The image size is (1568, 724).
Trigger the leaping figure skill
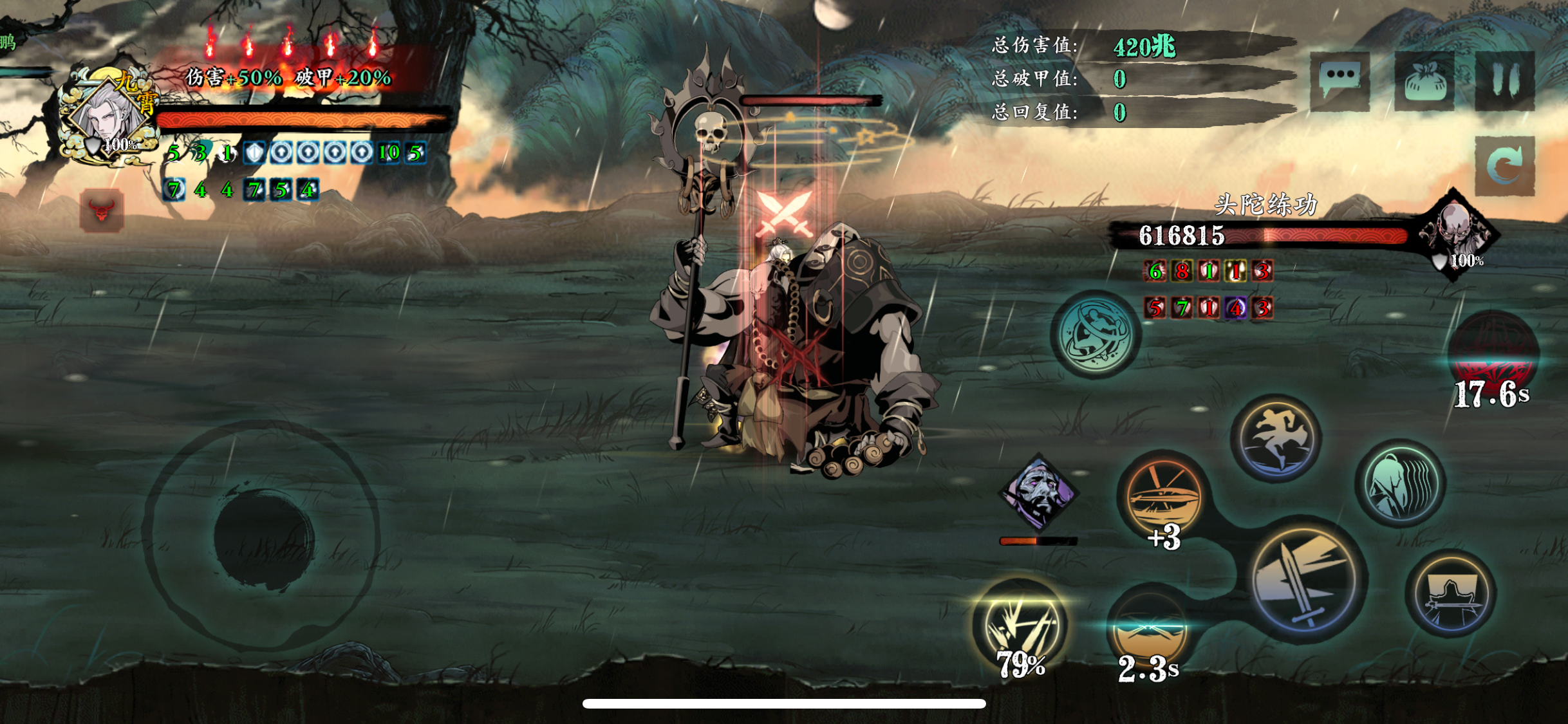point(1276,438)
